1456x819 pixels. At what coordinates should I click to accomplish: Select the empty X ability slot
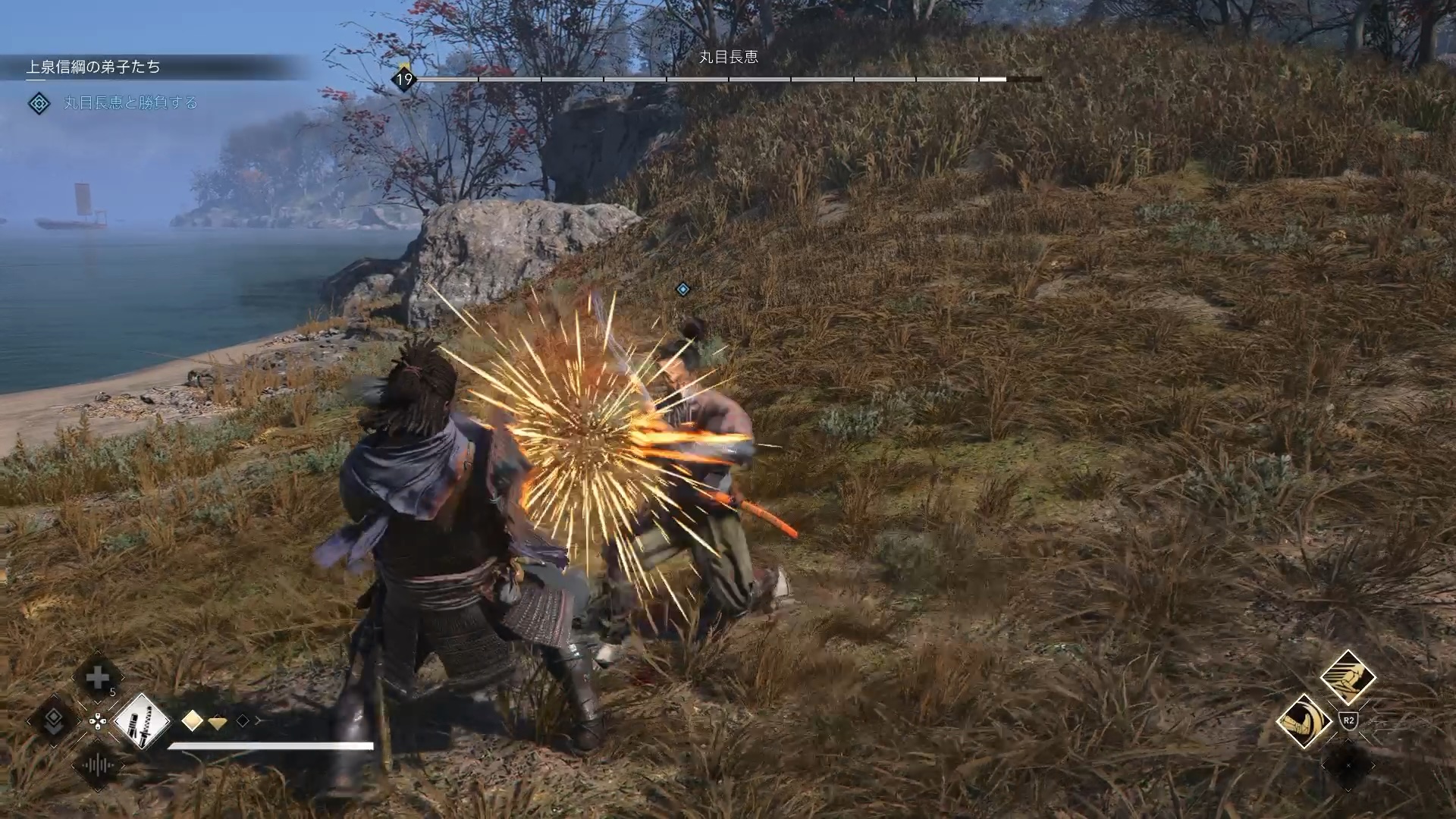click(x=1348, y=765)
